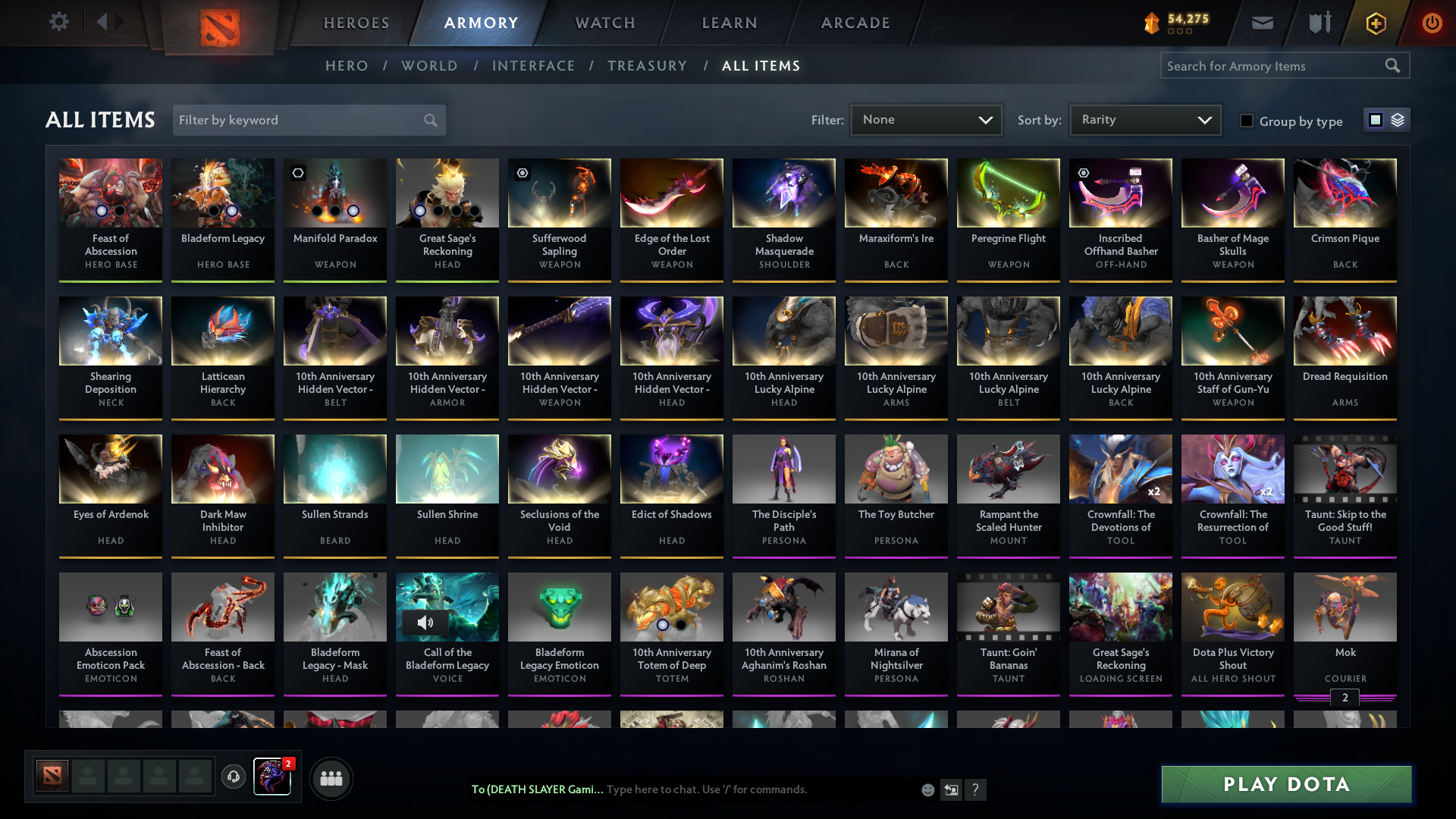Switch to the WATCH tab
Image resolution: width=1456 pixels, height=819 pixels.
[604, 23]
